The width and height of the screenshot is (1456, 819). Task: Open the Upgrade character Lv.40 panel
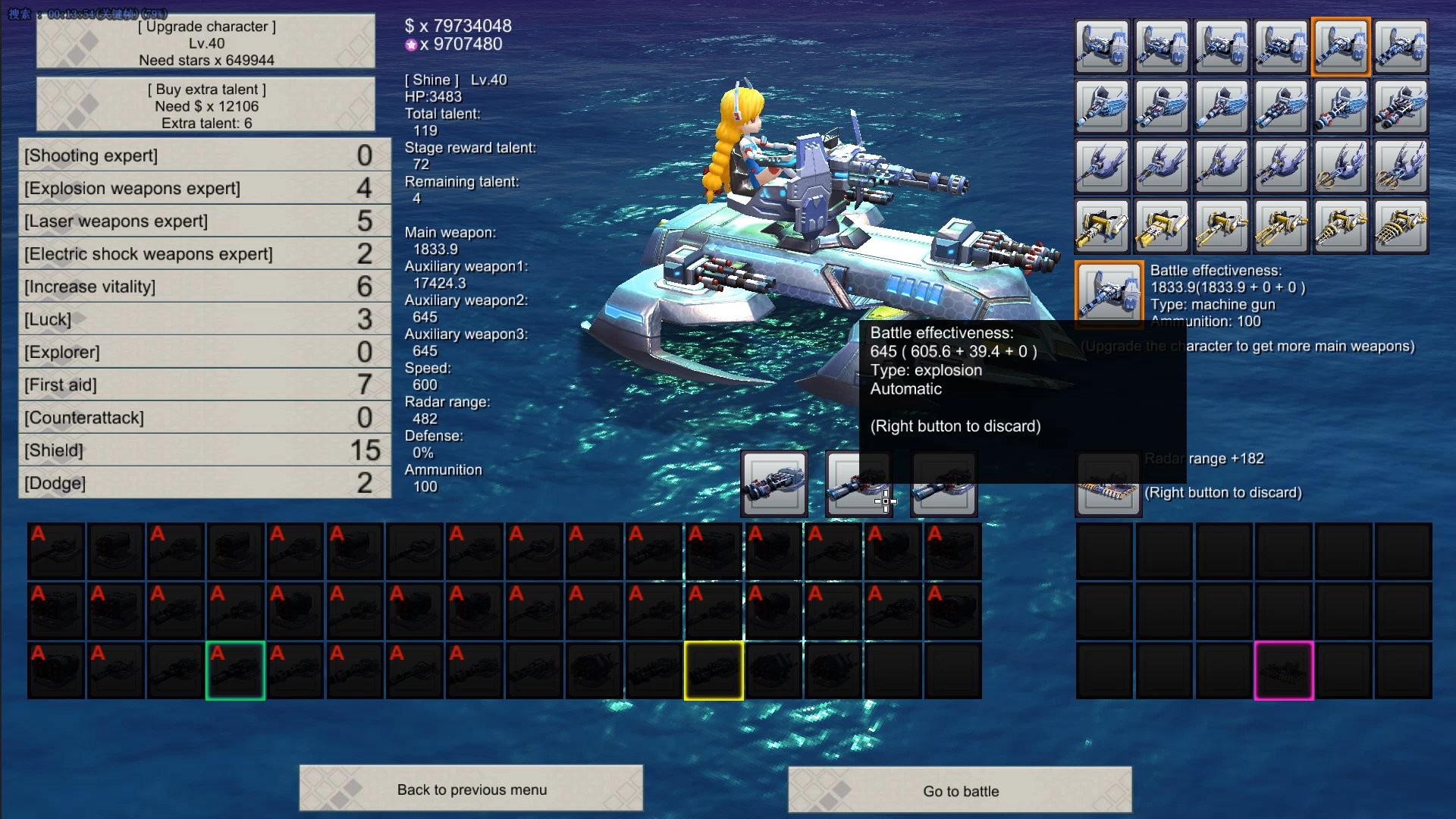pos(206,42)
